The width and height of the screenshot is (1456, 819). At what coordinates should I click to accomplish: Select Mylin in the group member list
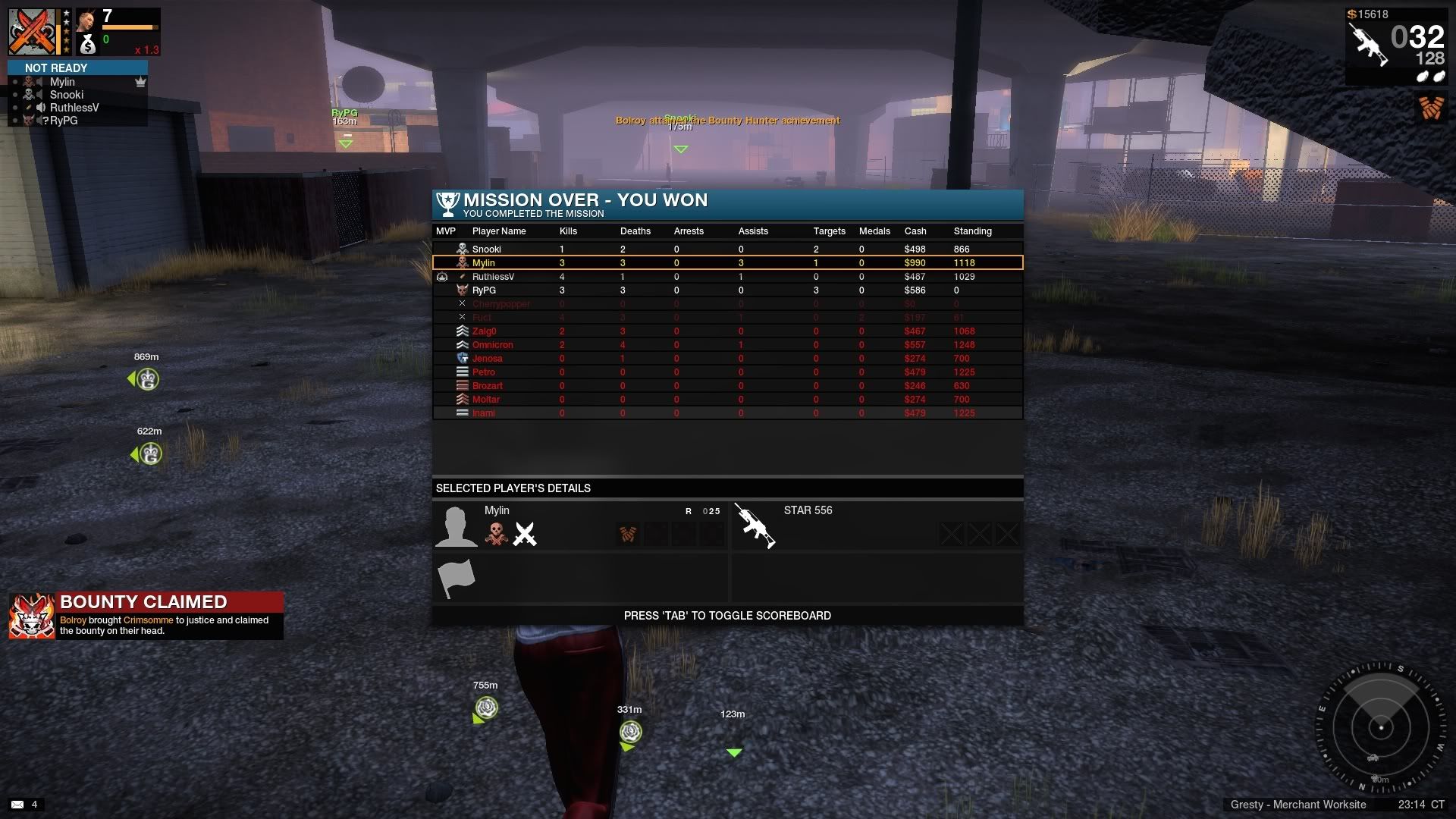[x=62, y=82]
